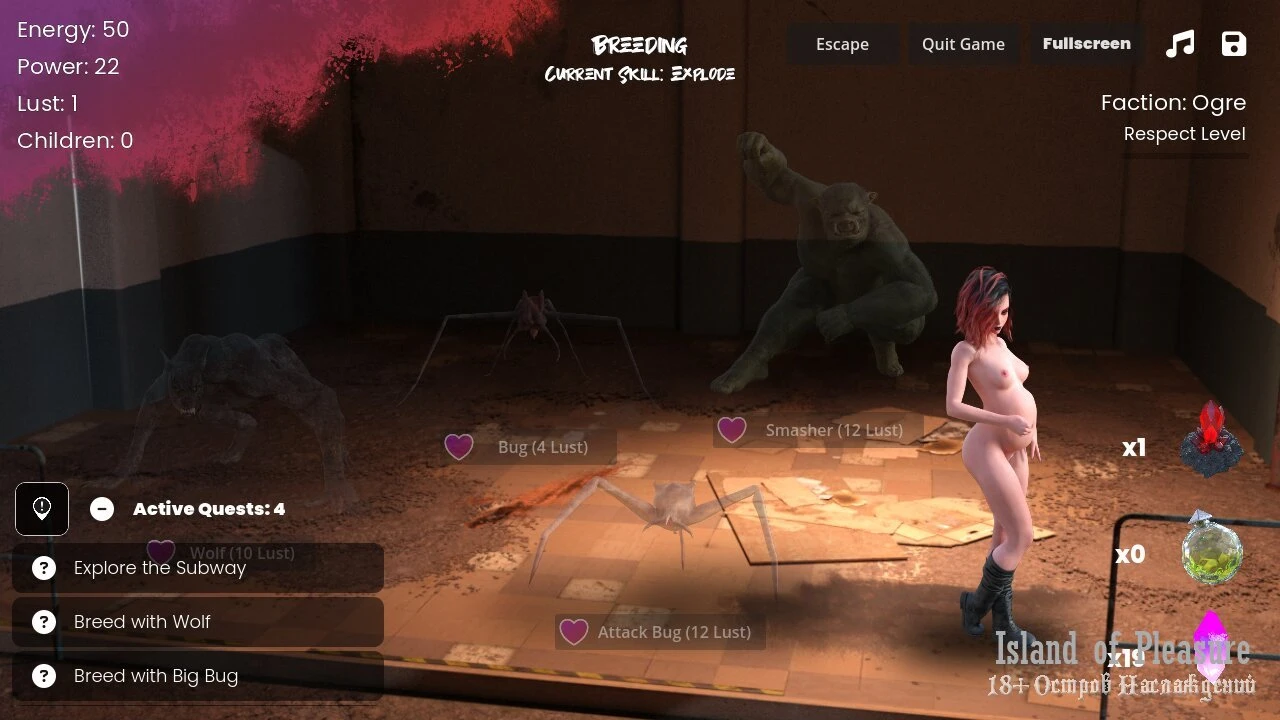The height and width of the screenshot is (720, 1280).
Task: Select the Bug (4 Lust) option
Action: click(x=530, y=447)
